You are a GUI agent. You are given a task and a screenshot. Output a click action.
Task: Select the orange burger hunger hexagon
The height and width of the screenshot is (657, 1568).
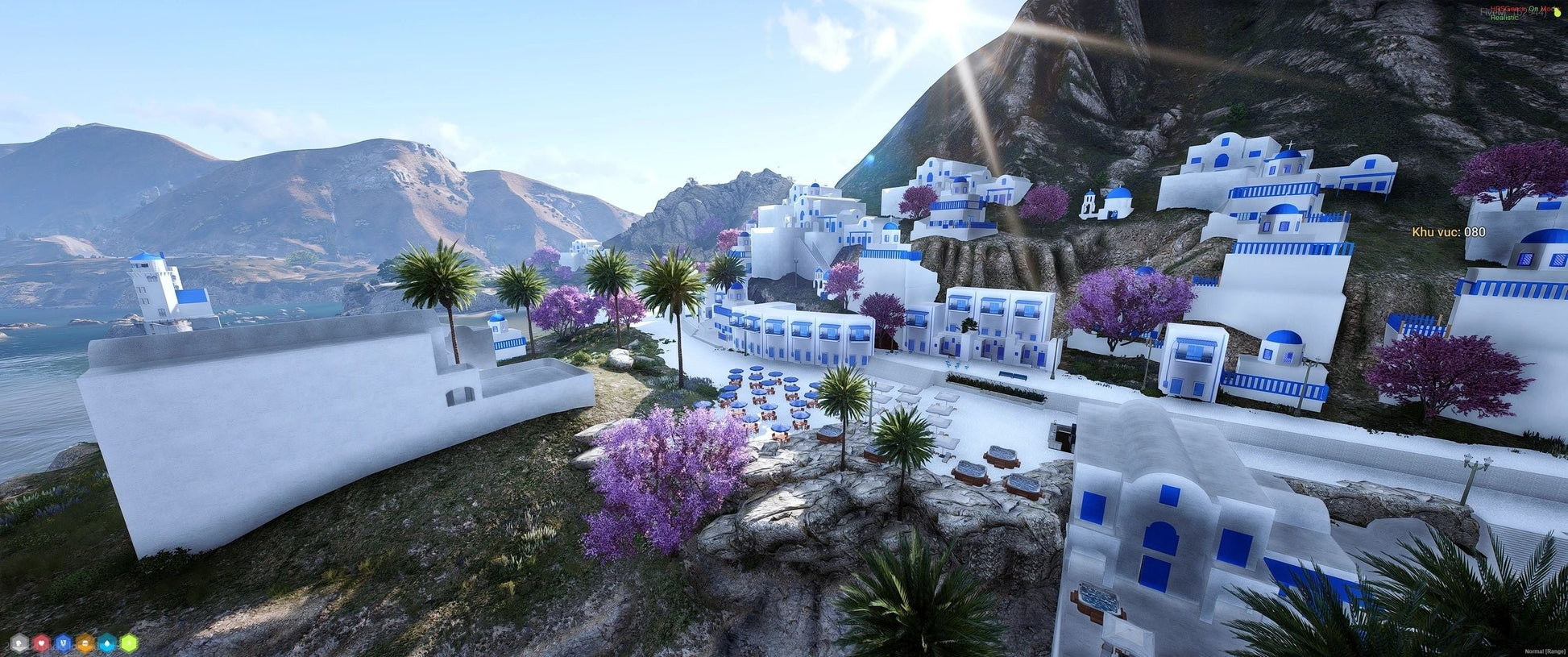click(x=85, y=643)
